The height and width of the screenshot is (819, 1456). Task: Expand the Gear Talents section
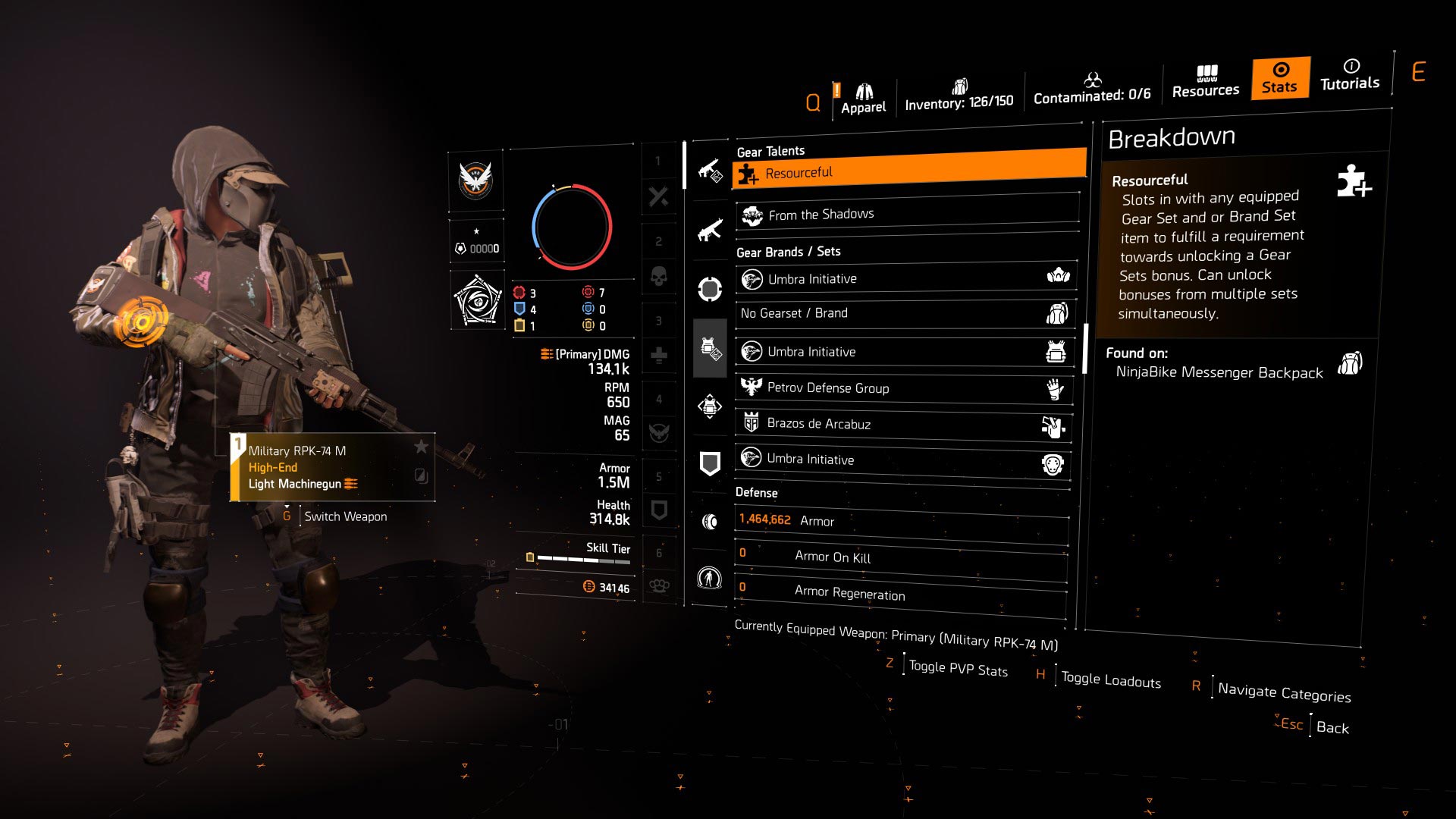[x=771, y=150]
